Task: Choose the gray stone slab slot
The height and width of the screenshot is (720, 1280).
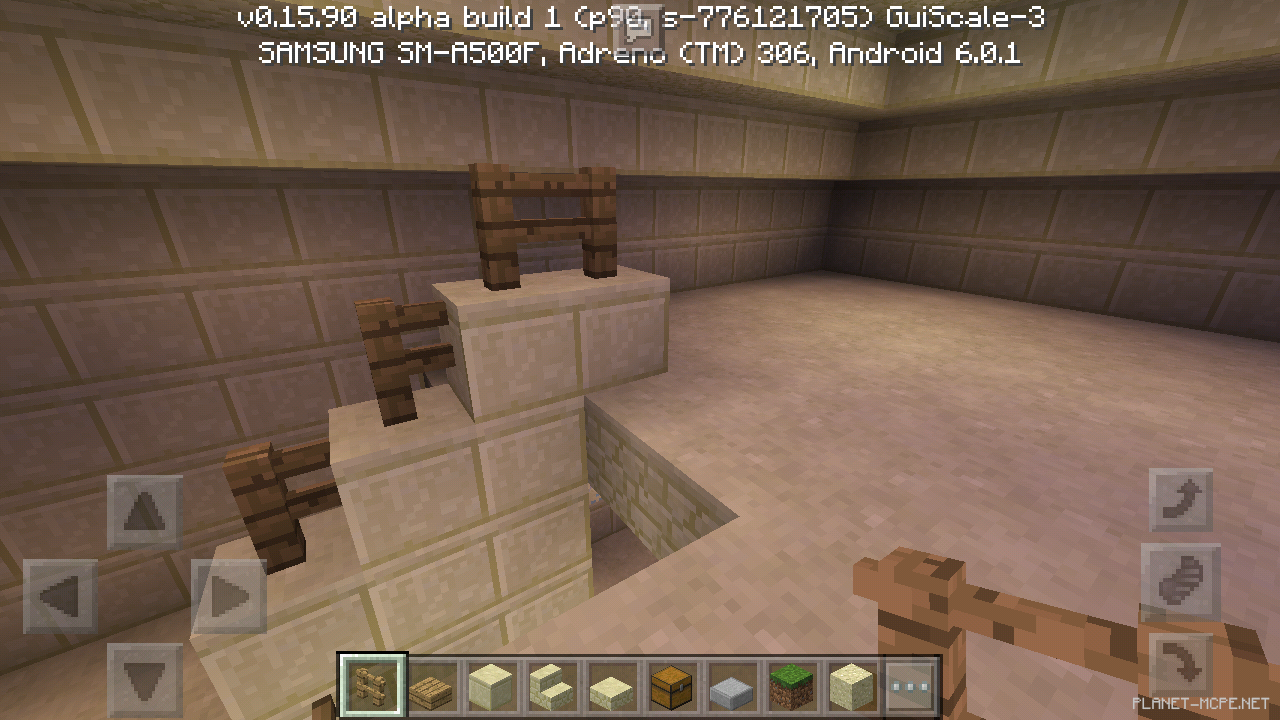Action: [x=731, y=687]
